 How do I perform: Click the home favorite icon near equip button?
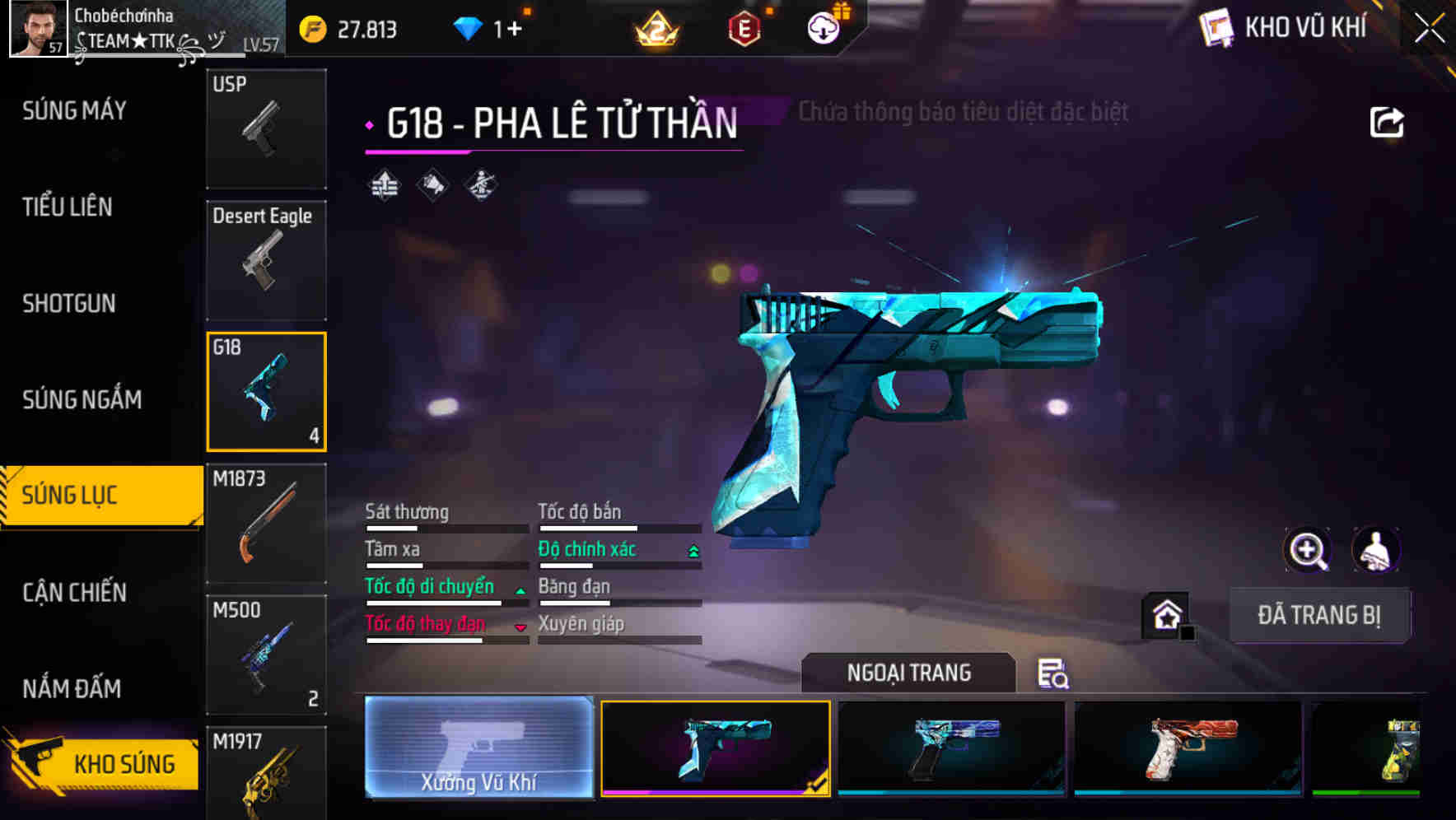(1164, 615)
